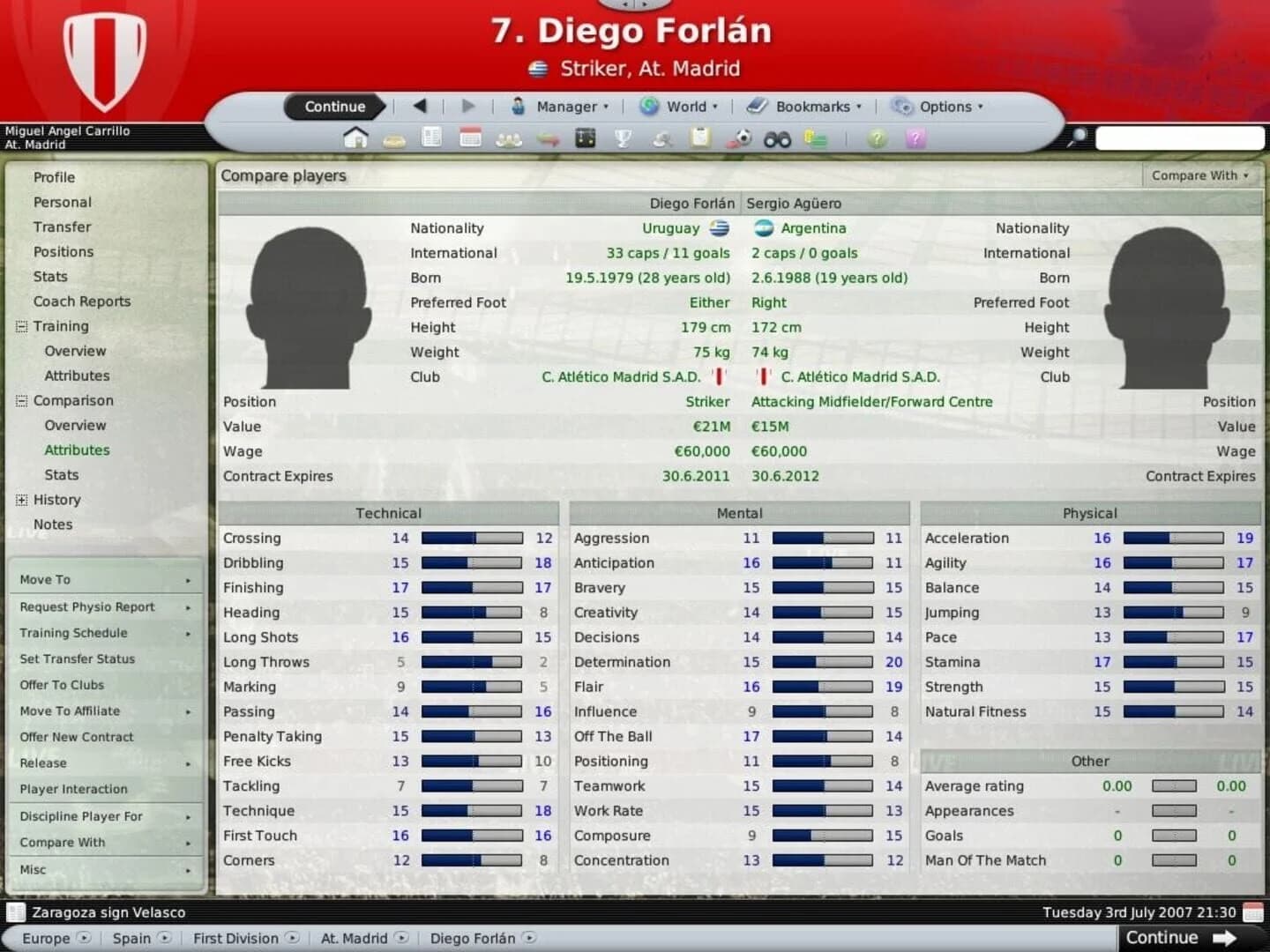The image size is (1270, 952).
Task: Open the Manager dropdown
Action: (x=569, y=106)
